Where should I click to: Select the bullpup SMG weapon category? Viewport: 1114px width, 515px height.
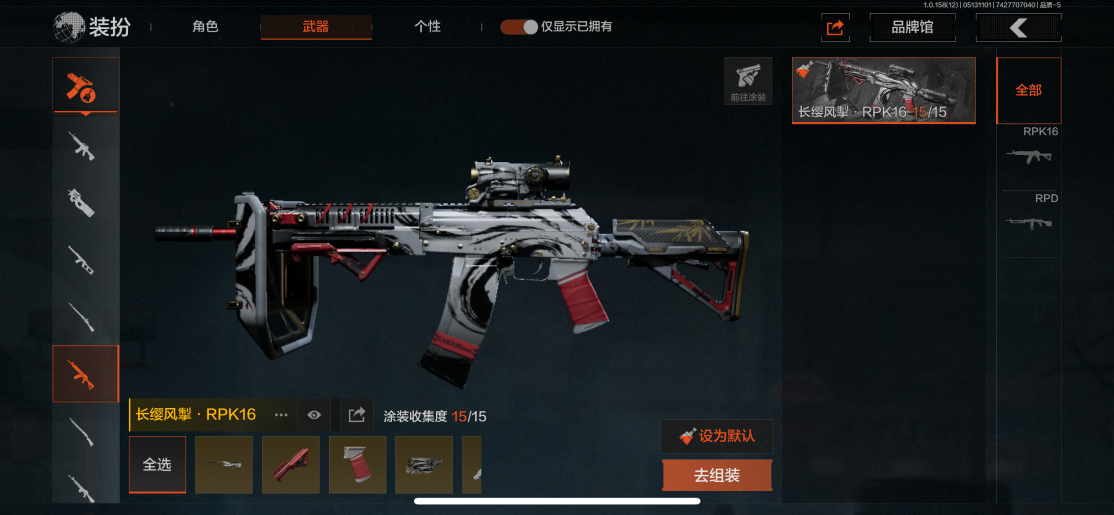tap(84, 202)
